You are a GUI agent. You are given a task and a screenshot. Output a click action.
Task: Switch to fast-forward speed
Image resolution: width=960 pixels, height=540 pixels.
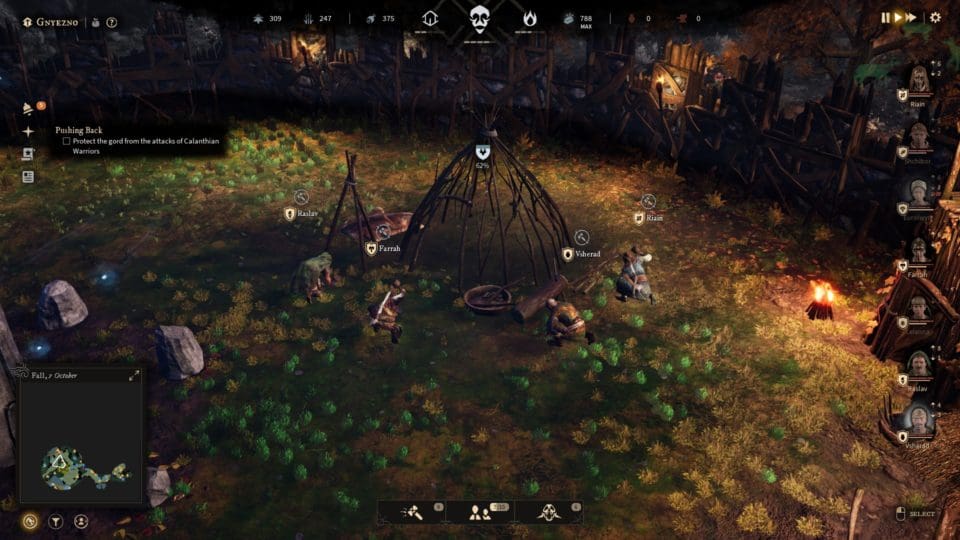(x=912, y=17)
